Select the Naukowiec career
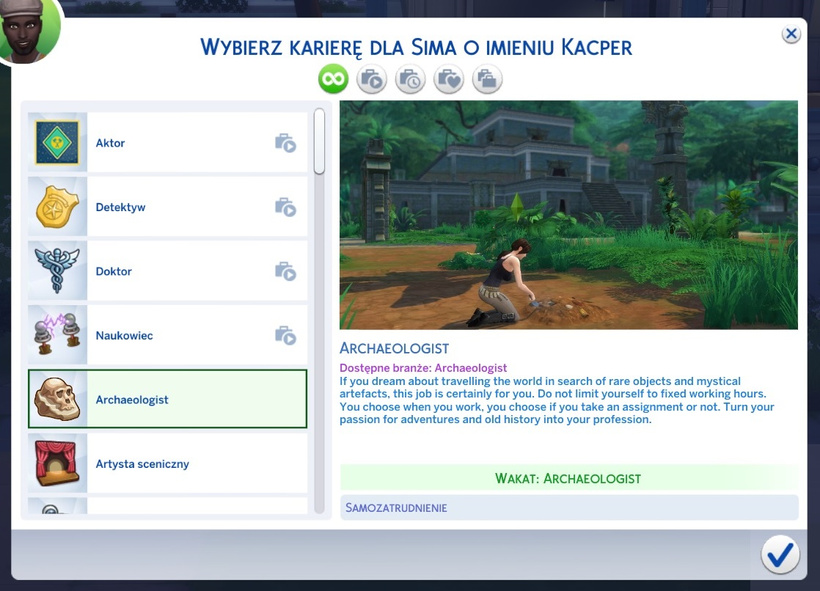820x591 pixels. [x=167, y=335]
